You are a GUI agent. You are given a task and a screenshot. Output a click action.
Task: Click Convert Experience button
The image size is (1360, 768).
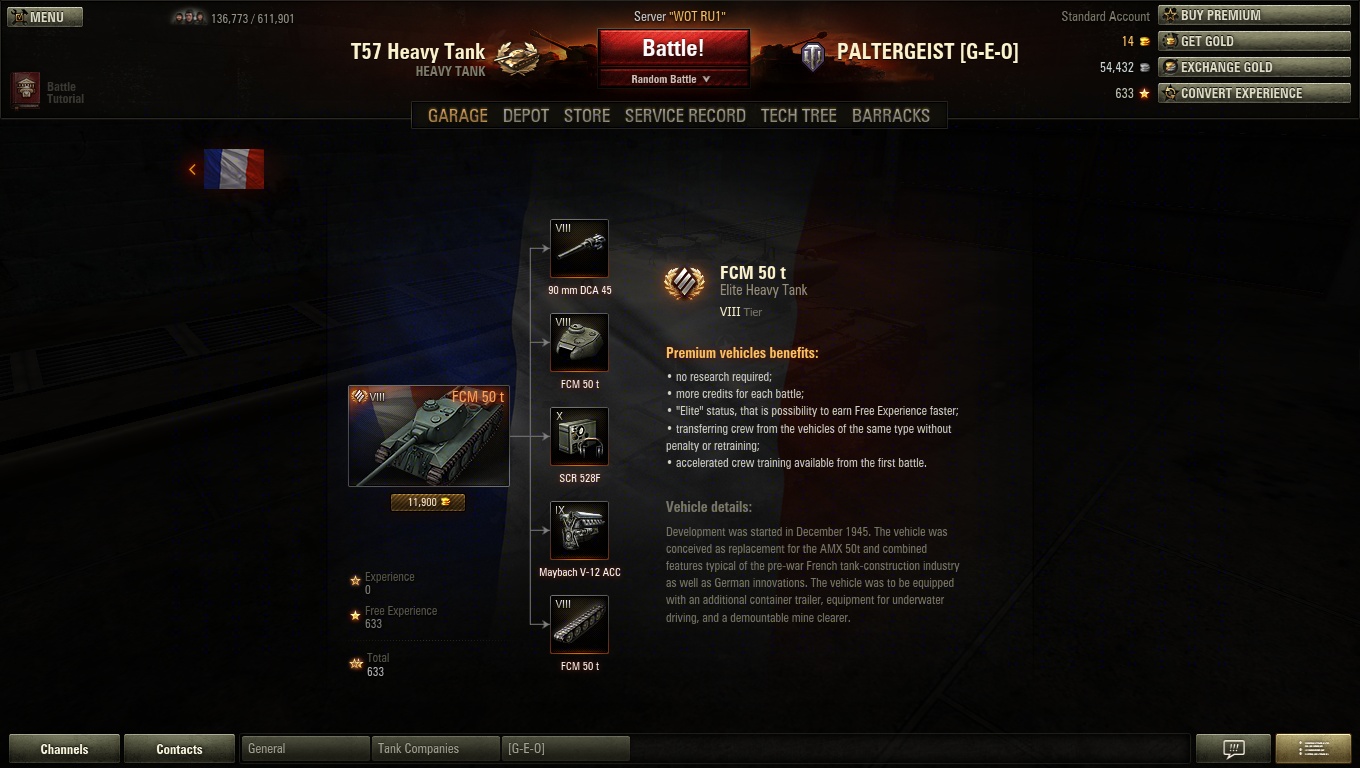[x=1254, y=93]
